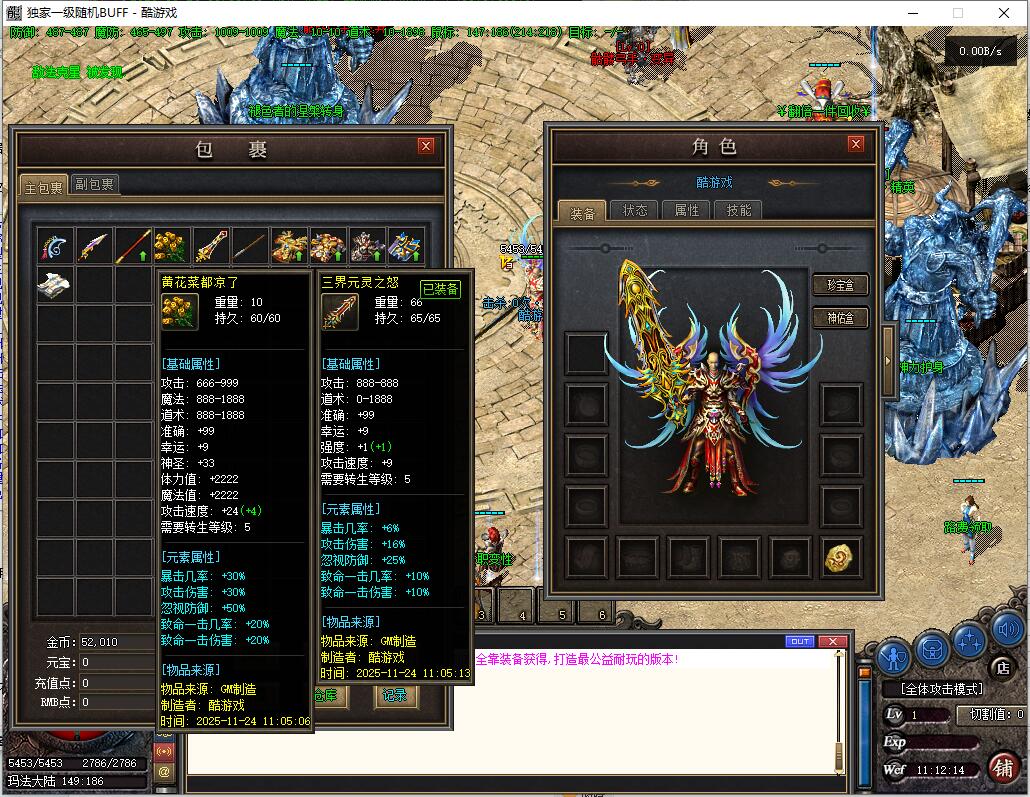This screenshot has width=1030, height=797.
Task: Open the 状态 status tab
Action: pyautogui.click(x=635, y=210)
